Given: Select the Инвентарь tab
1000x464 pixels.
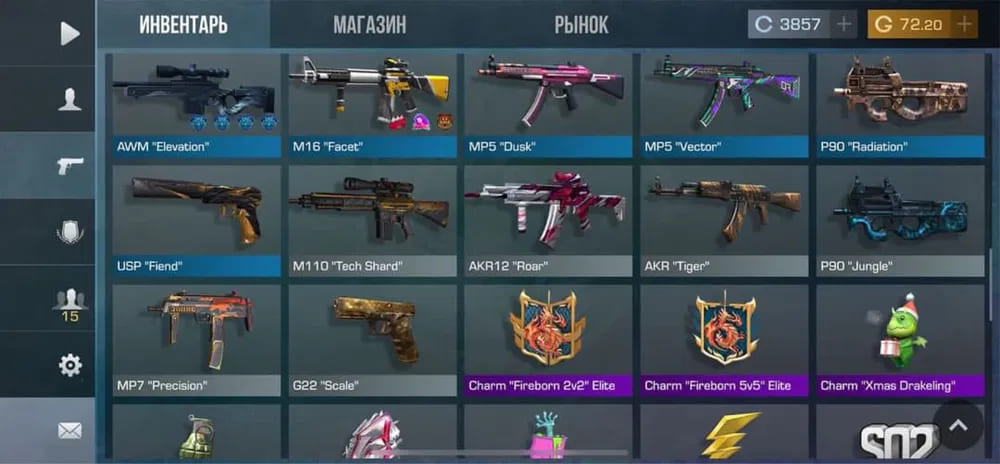Looking at the screenshot, I should pyautogui.click(x=183, y=25).
